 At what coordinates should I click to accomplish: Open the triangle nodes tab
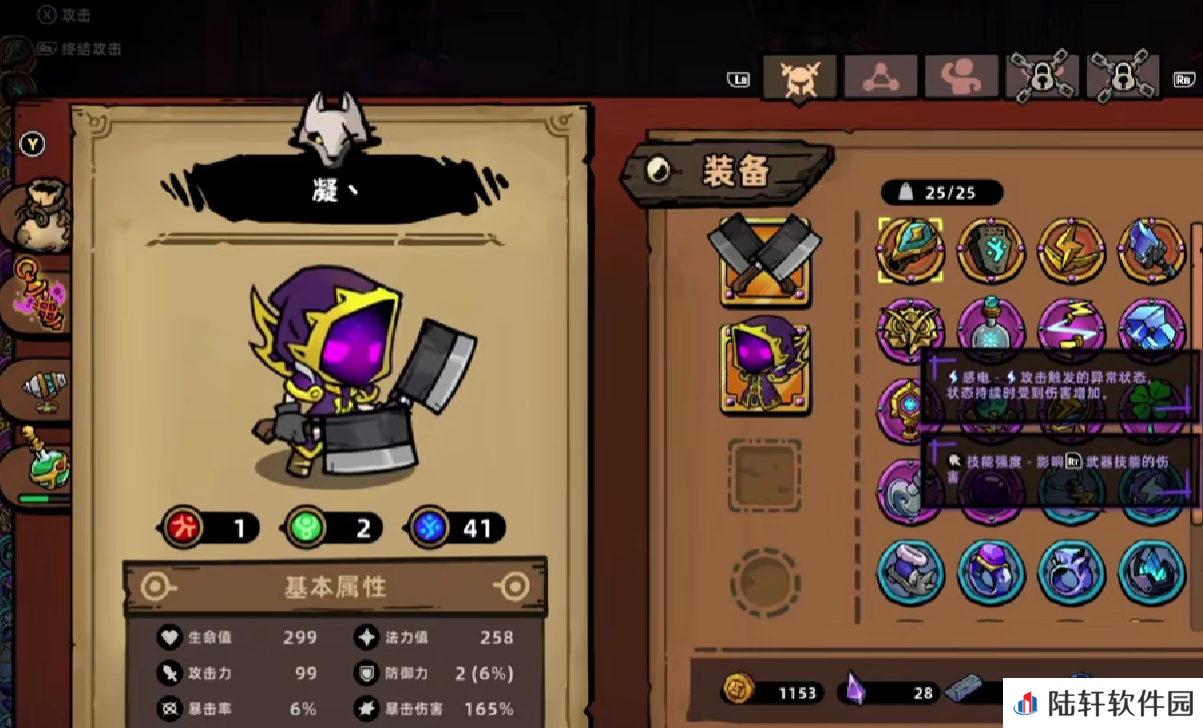tap(881, 77)
